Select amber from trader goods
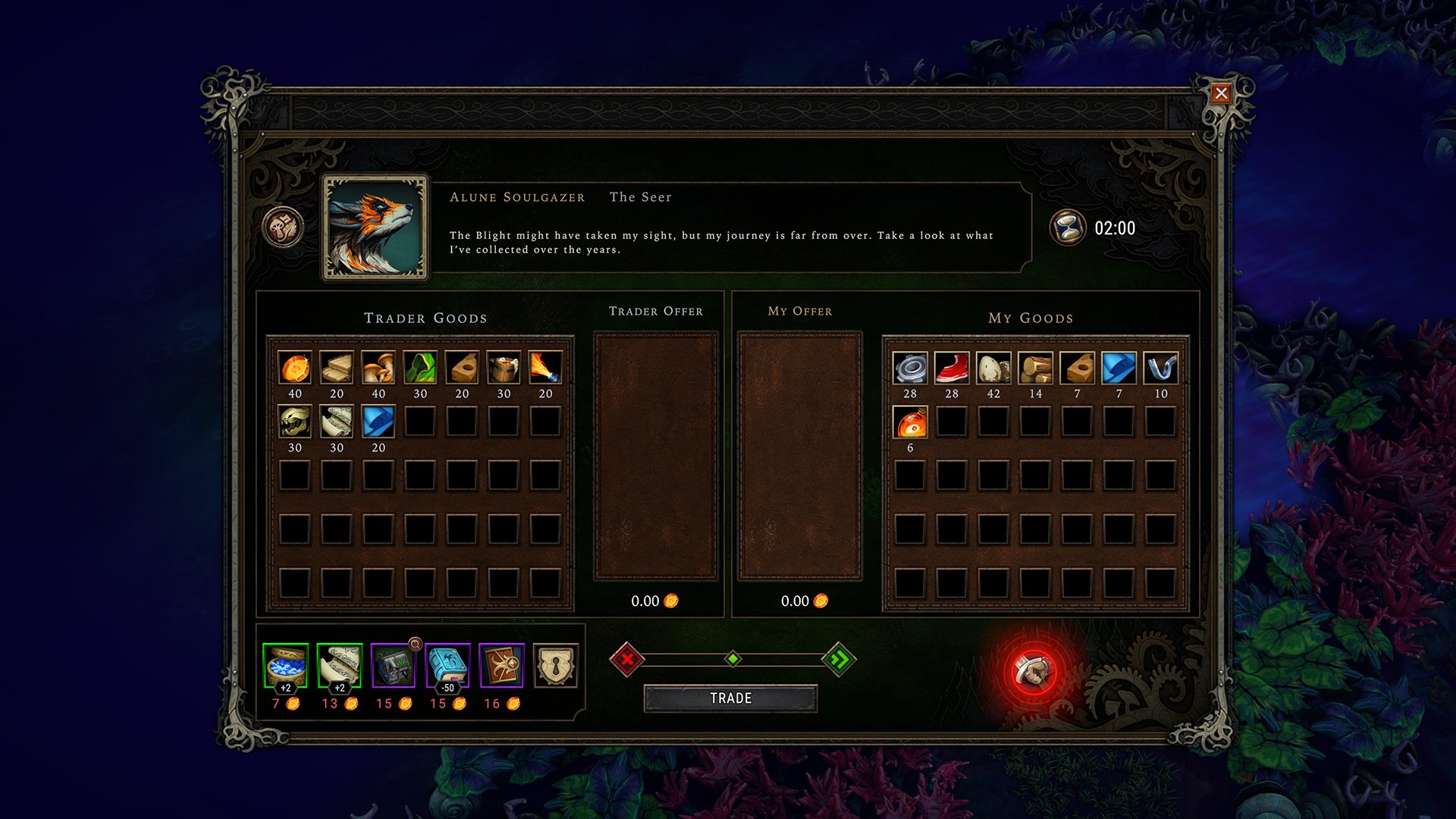Image resolution: width=1456 pixels, height=819 pixels. click(294, 368)
